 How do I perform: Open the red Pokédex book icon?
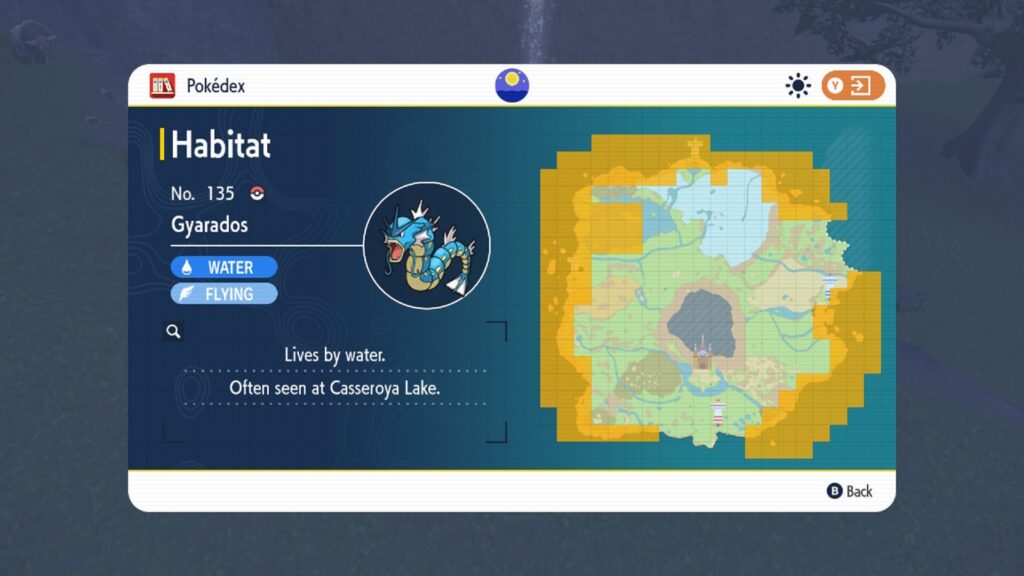coord(162,86)
